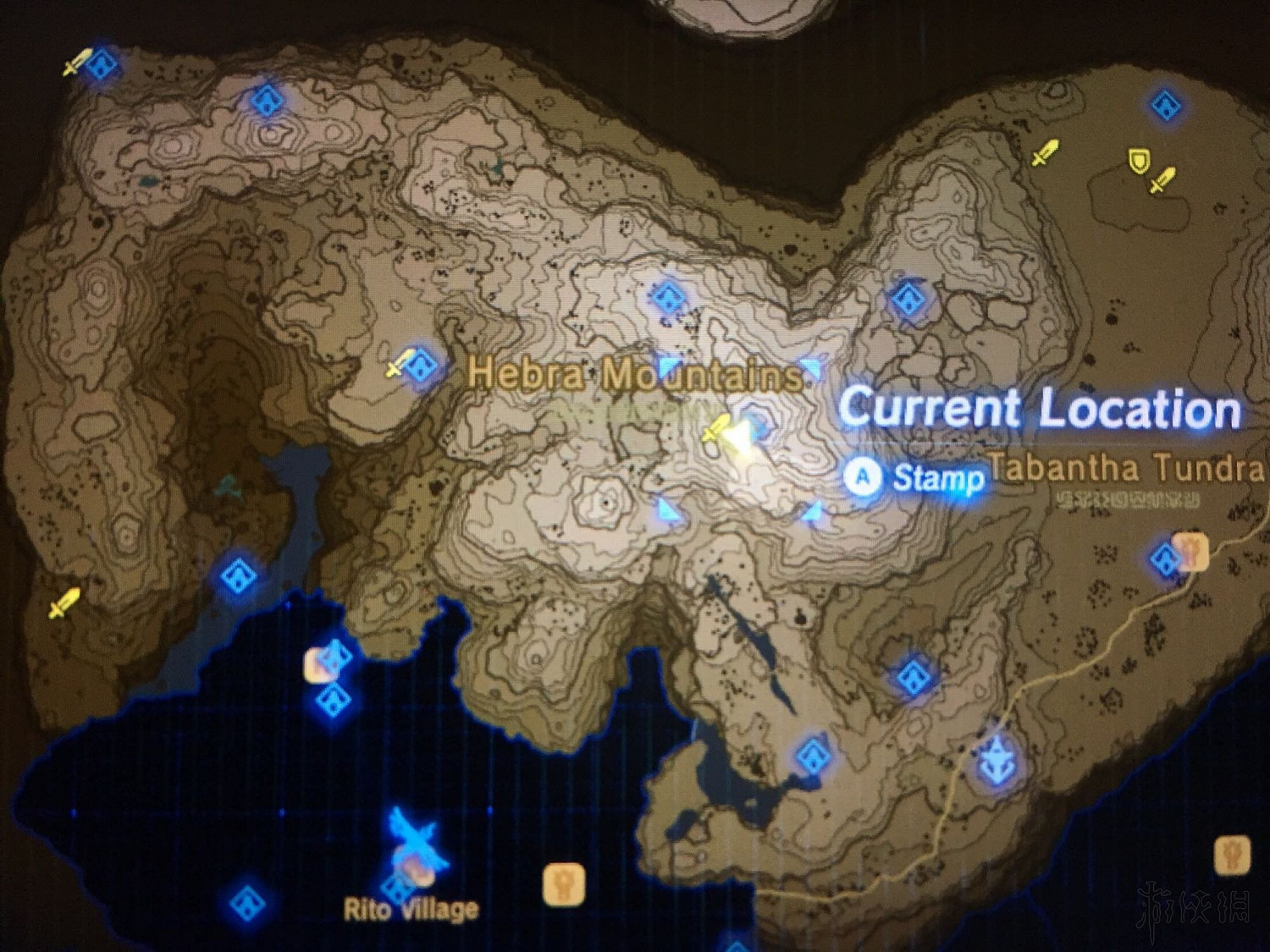Select the shrine icon below the Stamp prompt
This screenshot has height=952, width=1270.
[x=913, y=677]
